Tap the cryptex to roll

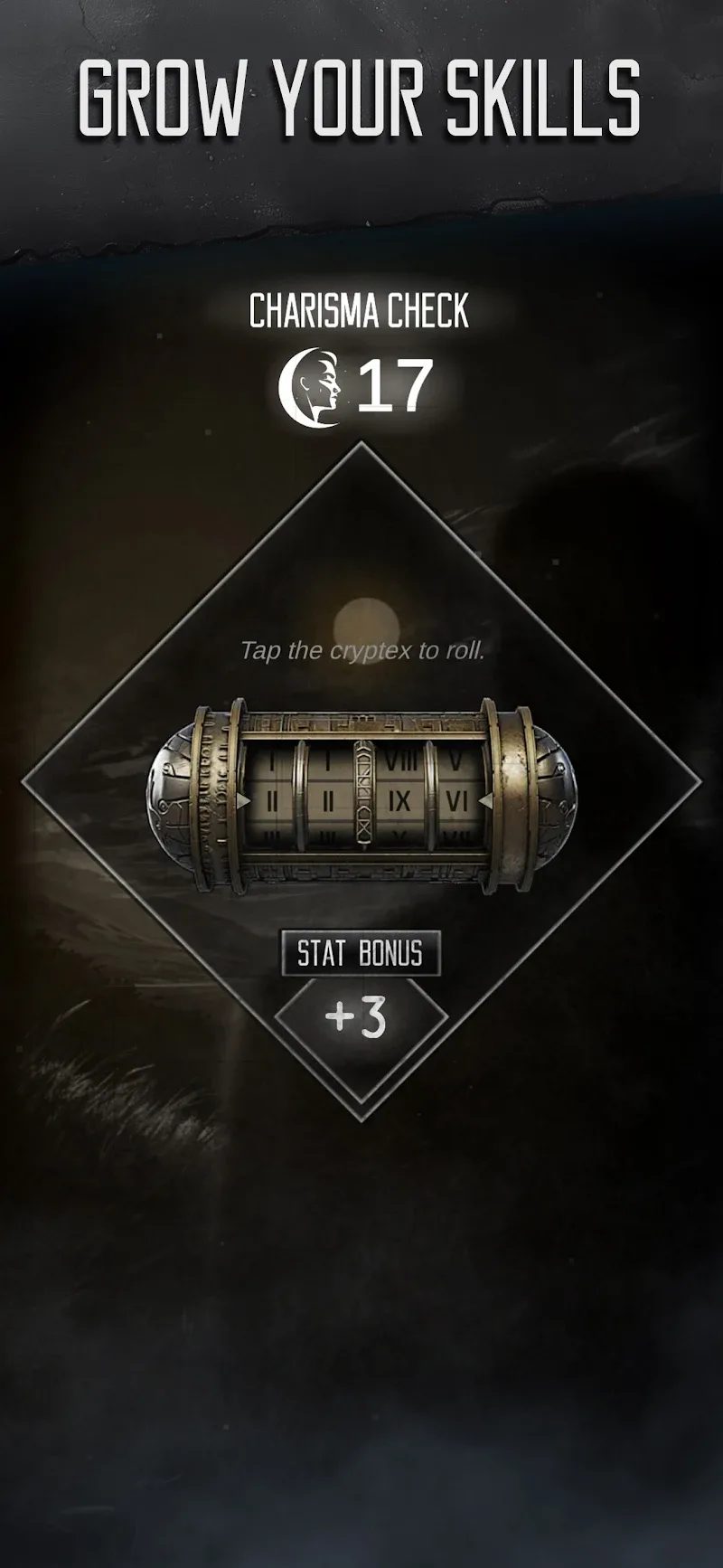[x=361, y=796]
